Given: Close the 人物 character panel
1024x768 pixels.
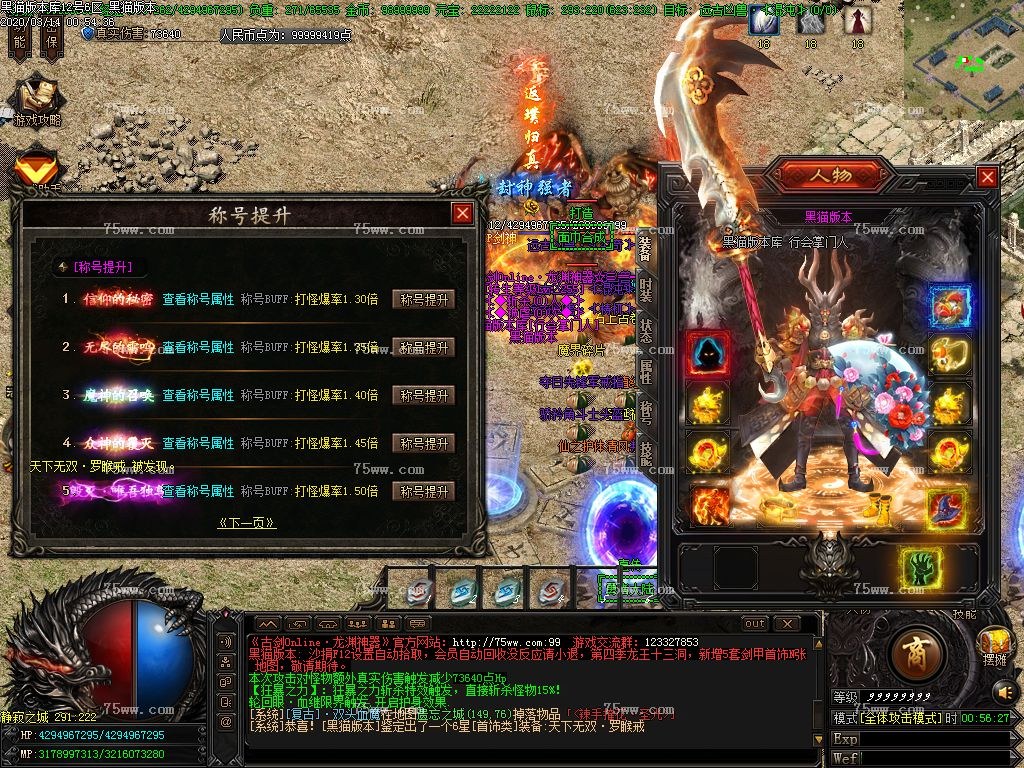Looking at the screenshot, I should (987, 177).
